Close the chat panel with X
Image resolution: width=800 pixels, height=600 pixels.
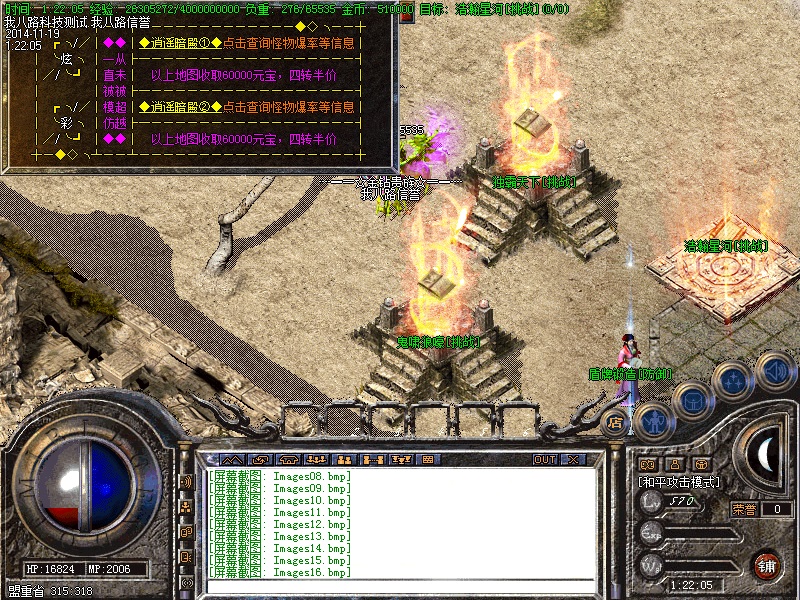[573, 460]
